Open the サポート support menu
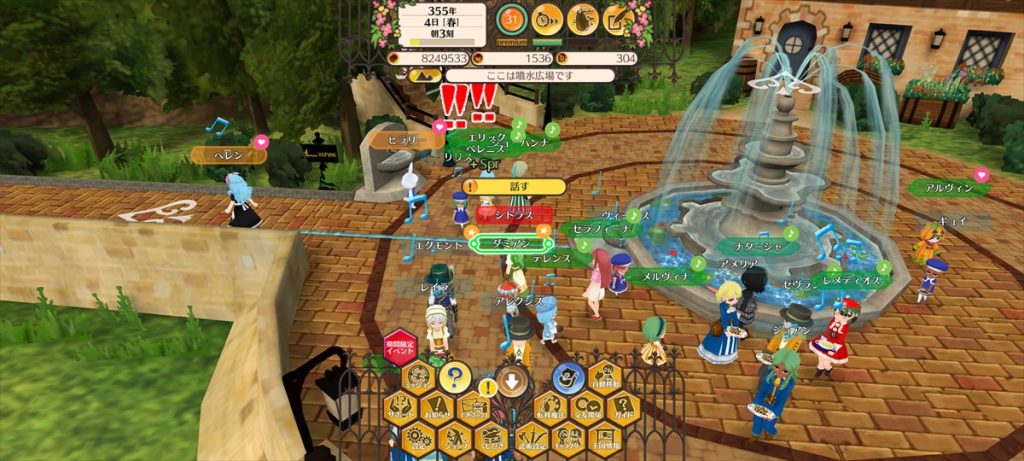Screen dimensions: 1024x461 (x=400, y=408)
